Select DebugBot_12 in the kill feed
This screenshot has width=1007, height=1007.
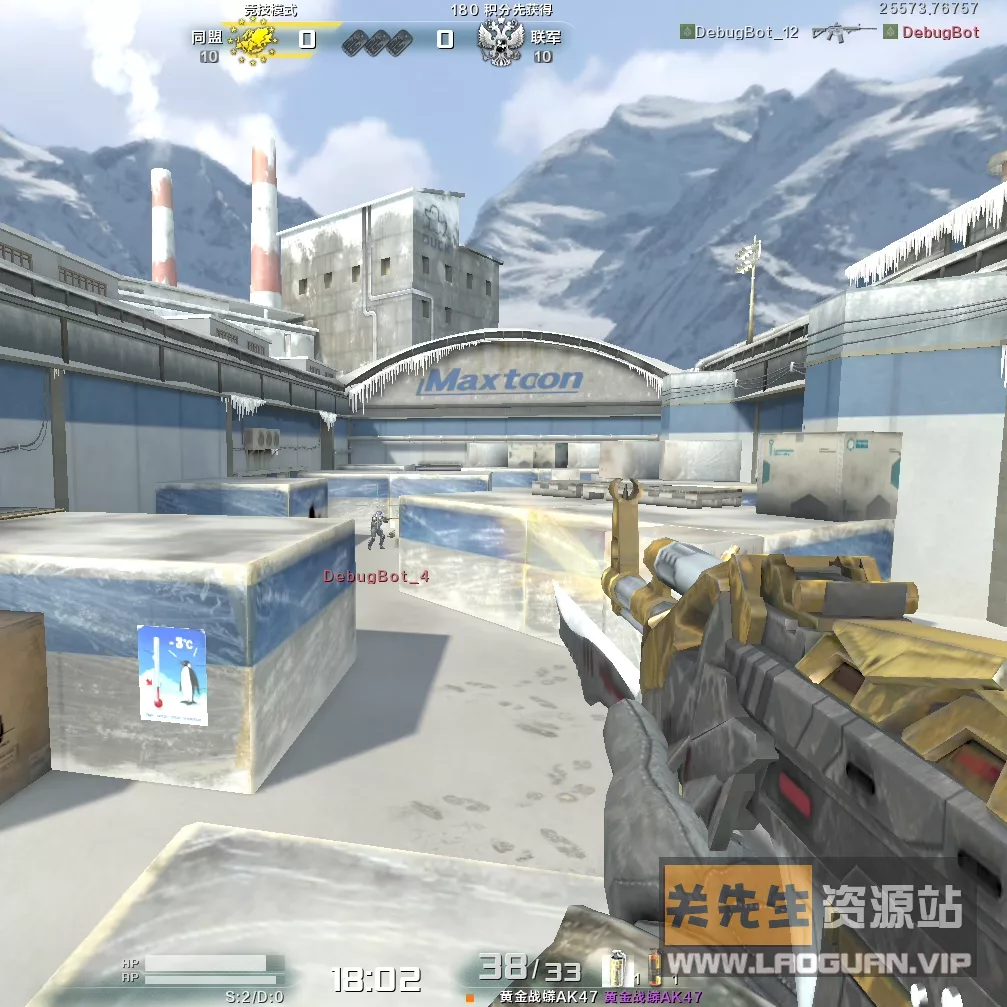tap(746, 32)
